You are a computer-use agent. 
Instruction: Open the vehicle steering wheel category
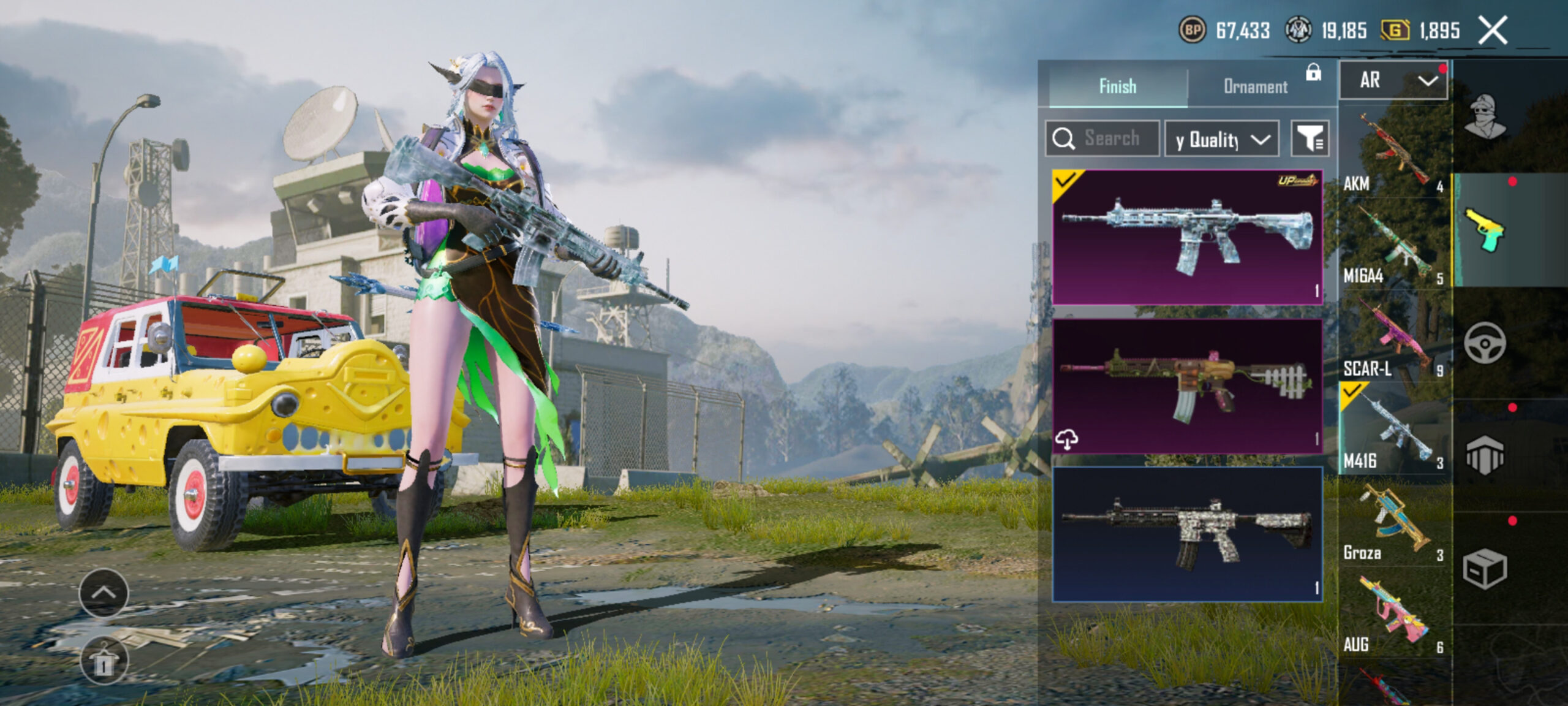[1485, 343]
